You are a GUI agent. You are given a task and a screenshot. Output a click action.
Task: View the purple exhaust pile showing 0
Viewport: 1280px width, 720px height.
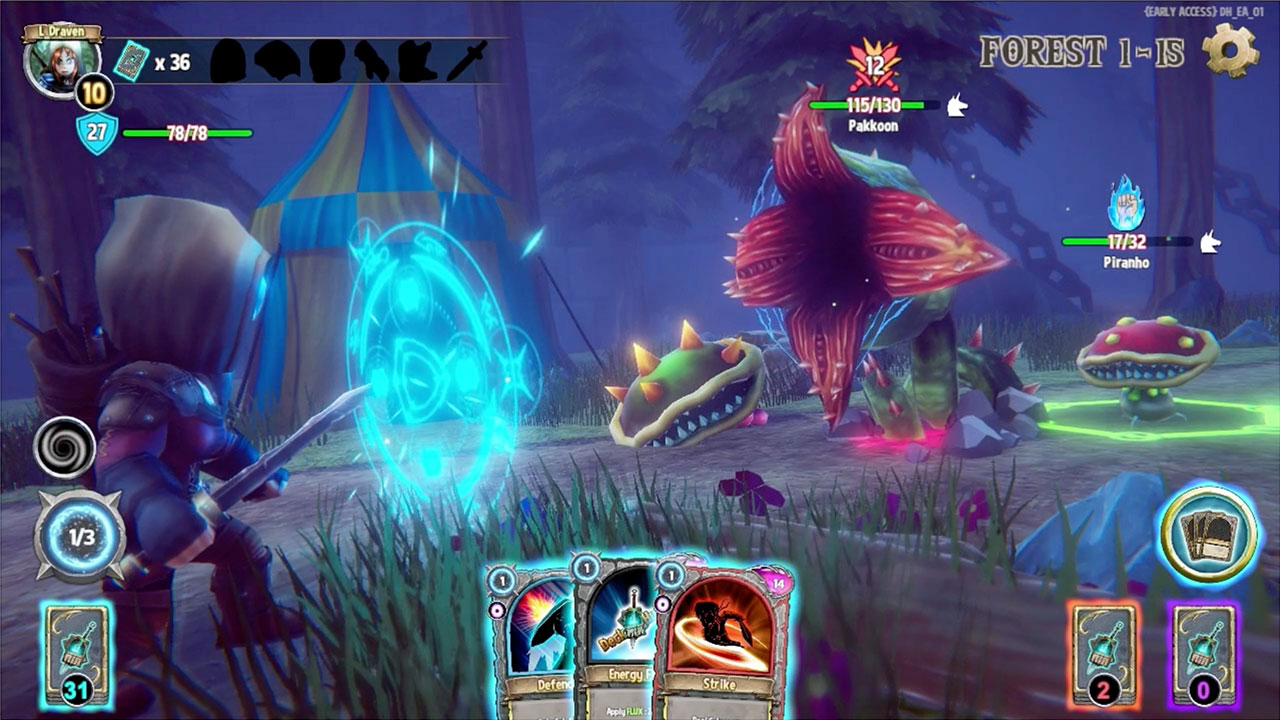tap(1202, 655)
